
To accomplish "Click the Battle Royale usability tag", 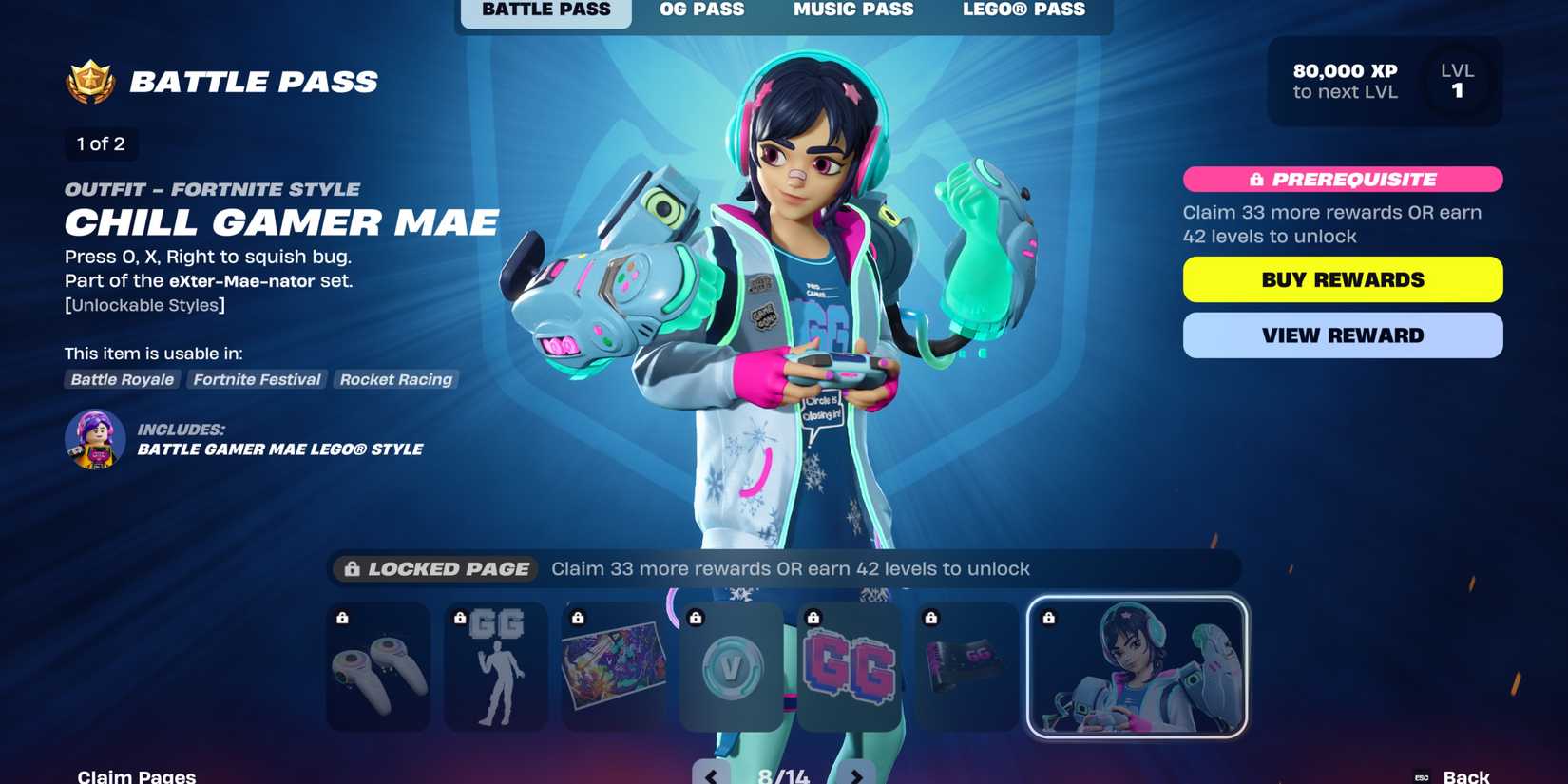I will tap(122, 379).
